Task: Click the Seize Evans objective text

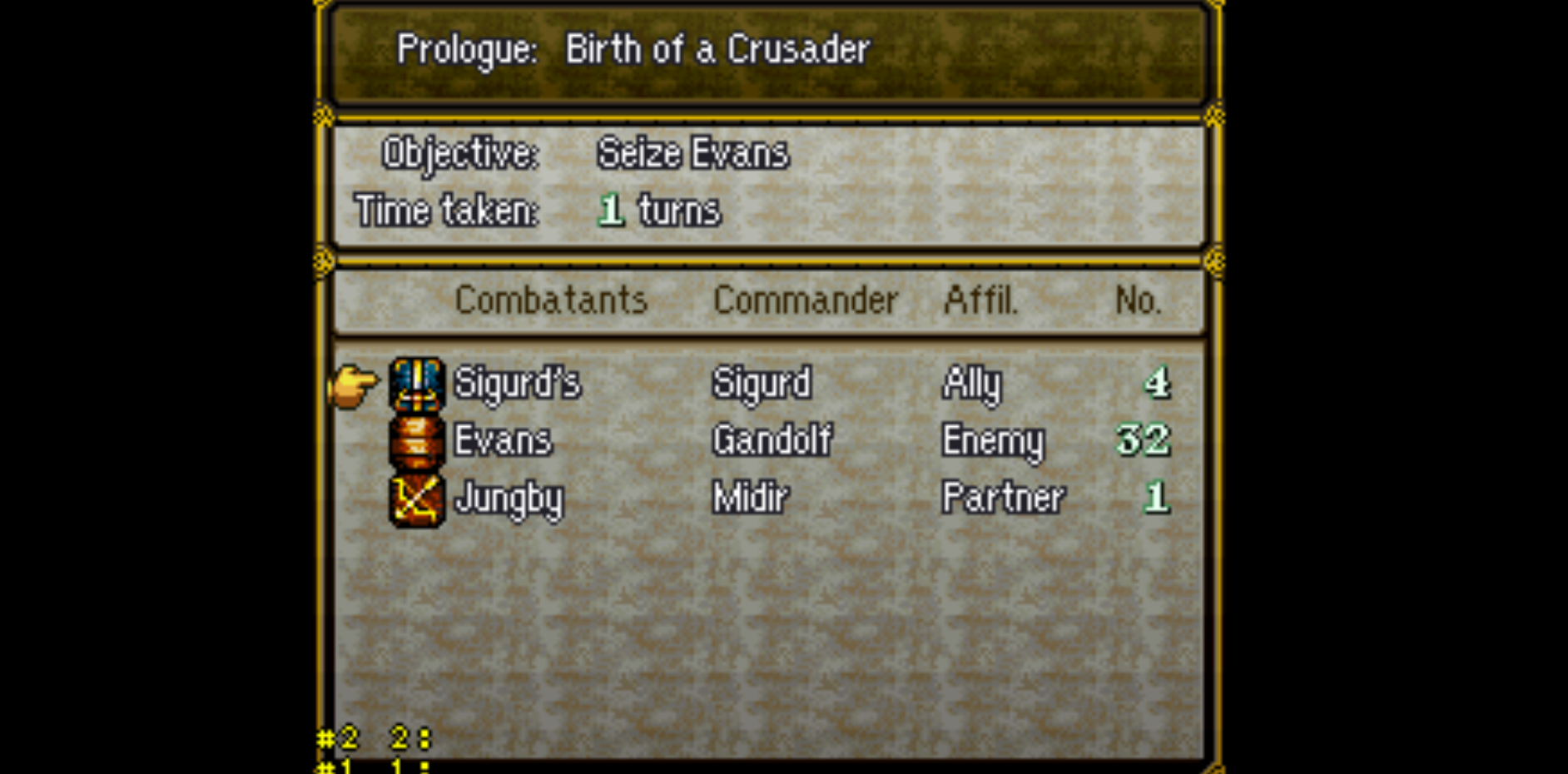Action: click(x=689, y=153)
